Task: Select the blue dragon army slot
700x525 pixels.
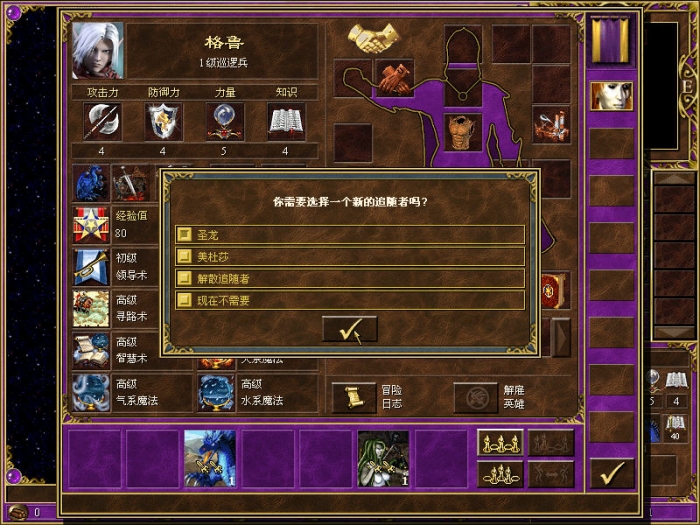Action: 210,458
